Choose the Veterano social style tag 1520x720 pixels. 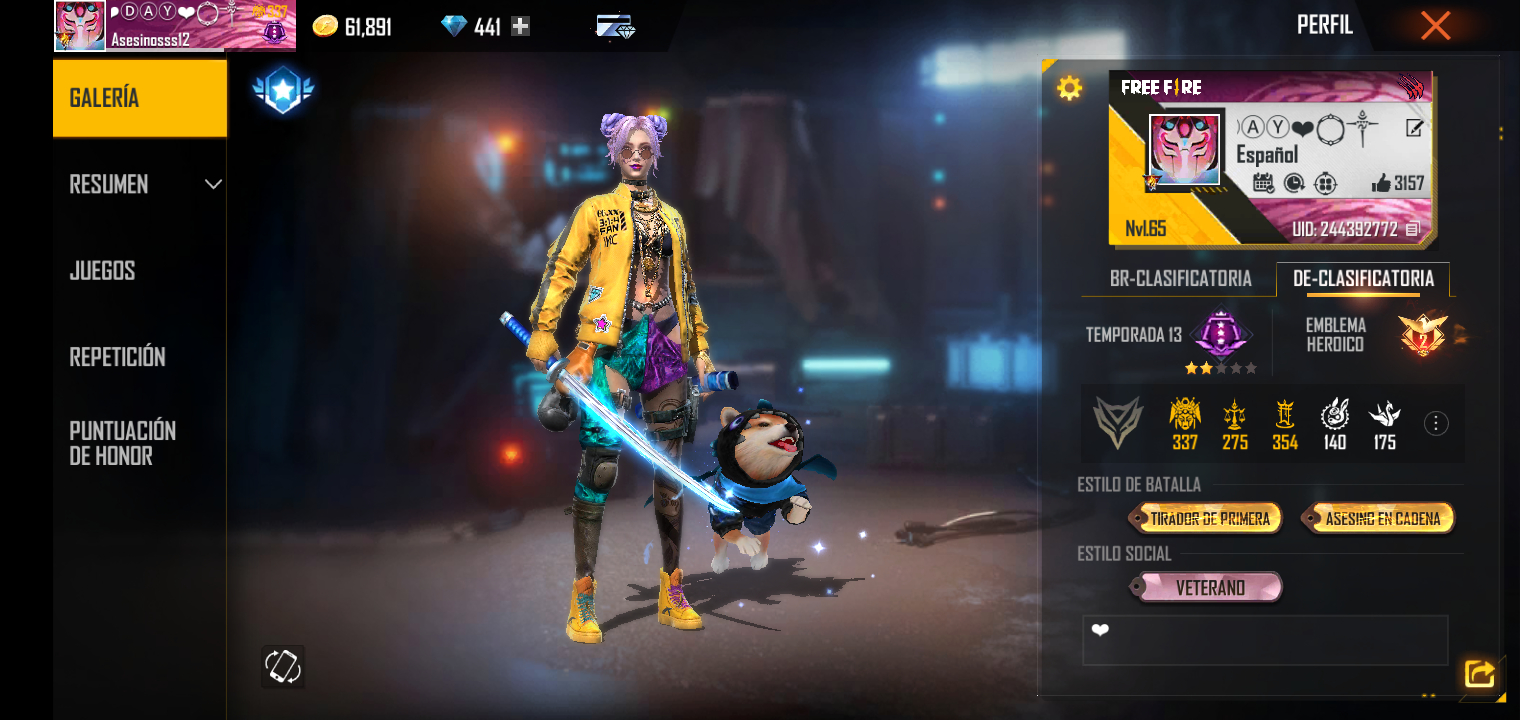(1209, 588)
